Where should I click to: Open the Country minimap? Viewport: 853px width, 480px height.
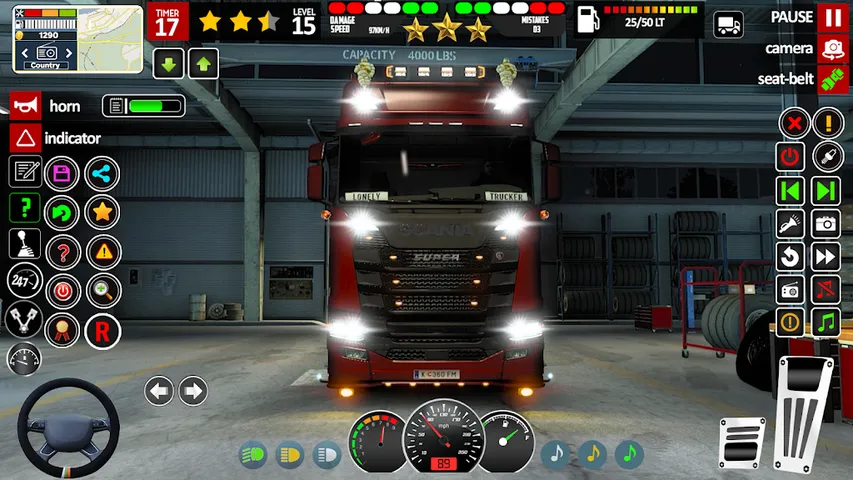pyautogui.click(x=50, y=38)
